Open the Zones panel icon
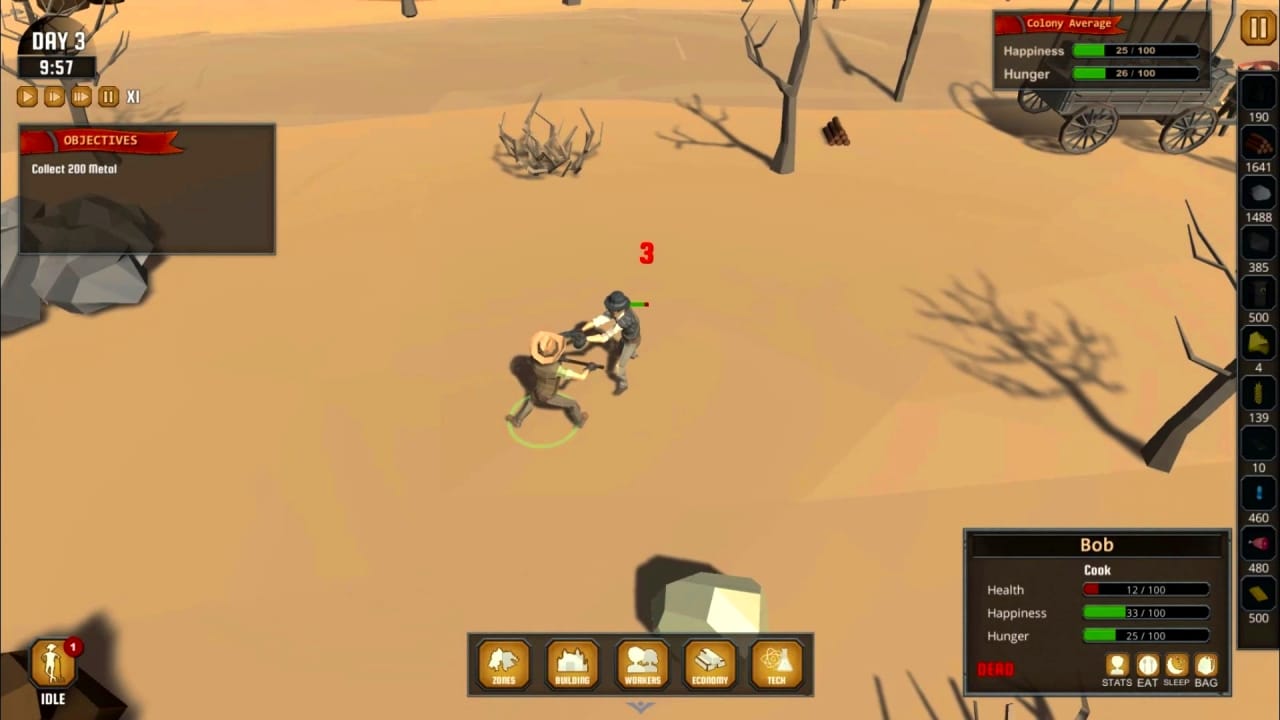 point(503,662)
